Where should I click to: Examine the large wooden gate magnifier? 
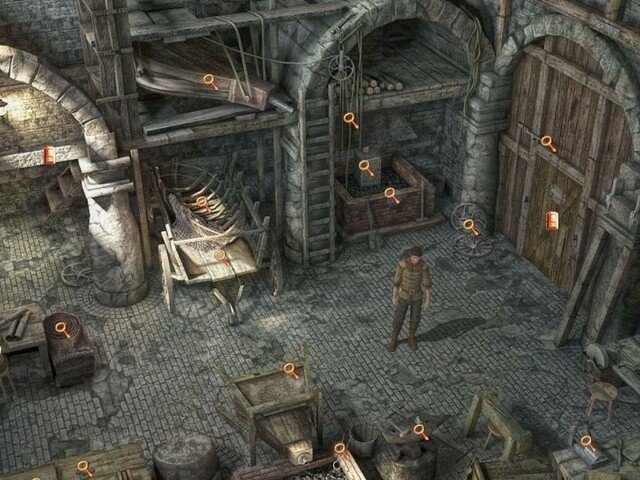[548, 143]
